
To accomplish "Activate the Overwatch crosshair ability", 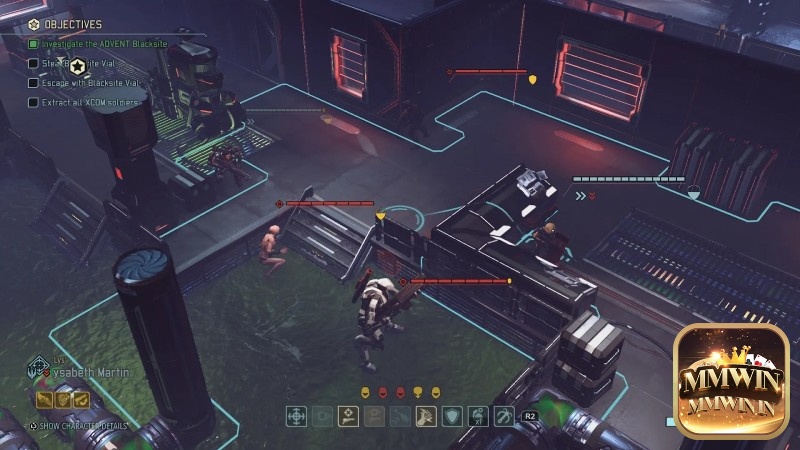I will coord(297,416).
